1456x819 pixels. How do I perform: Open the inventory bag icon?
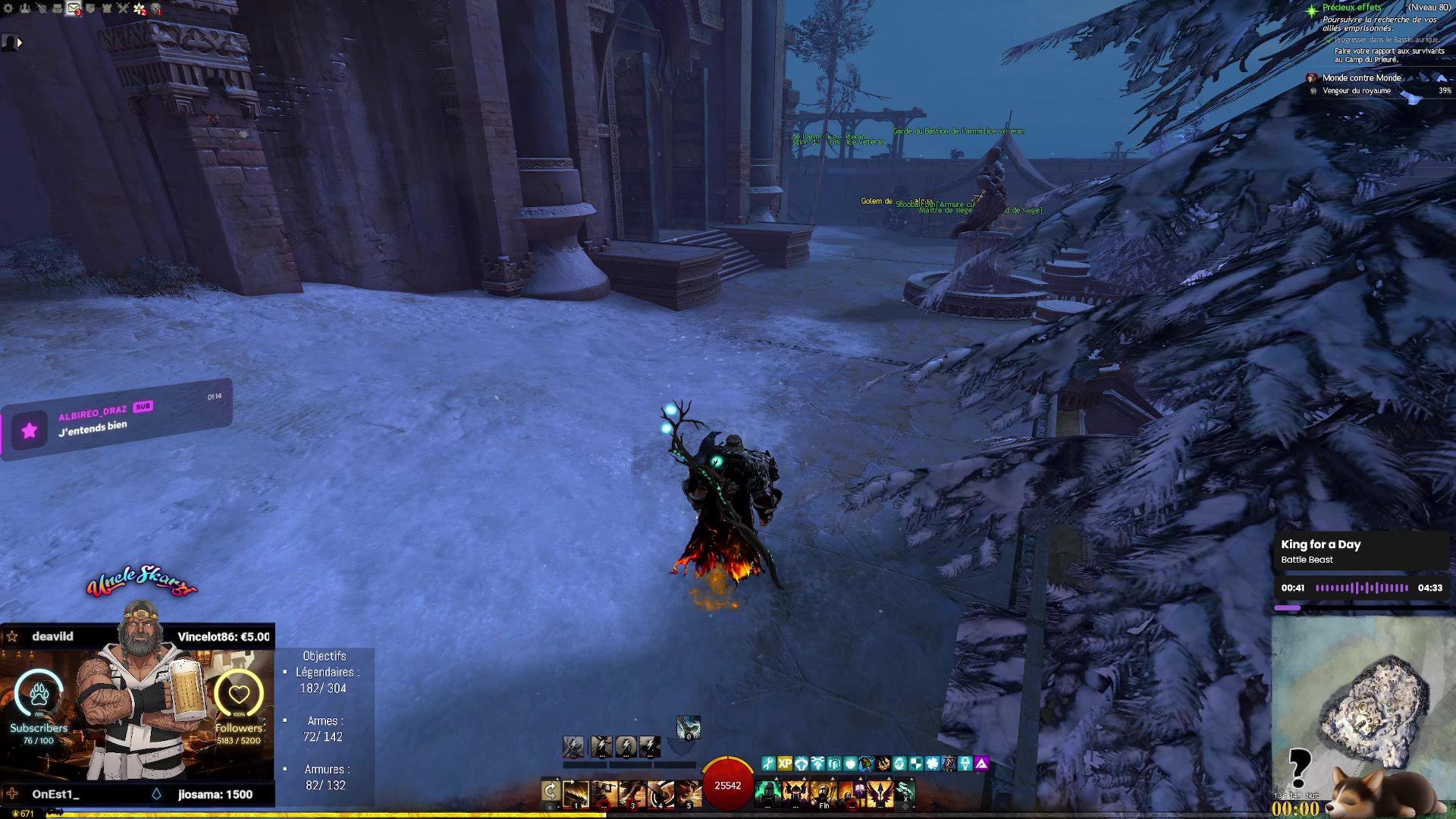point(57,8)
